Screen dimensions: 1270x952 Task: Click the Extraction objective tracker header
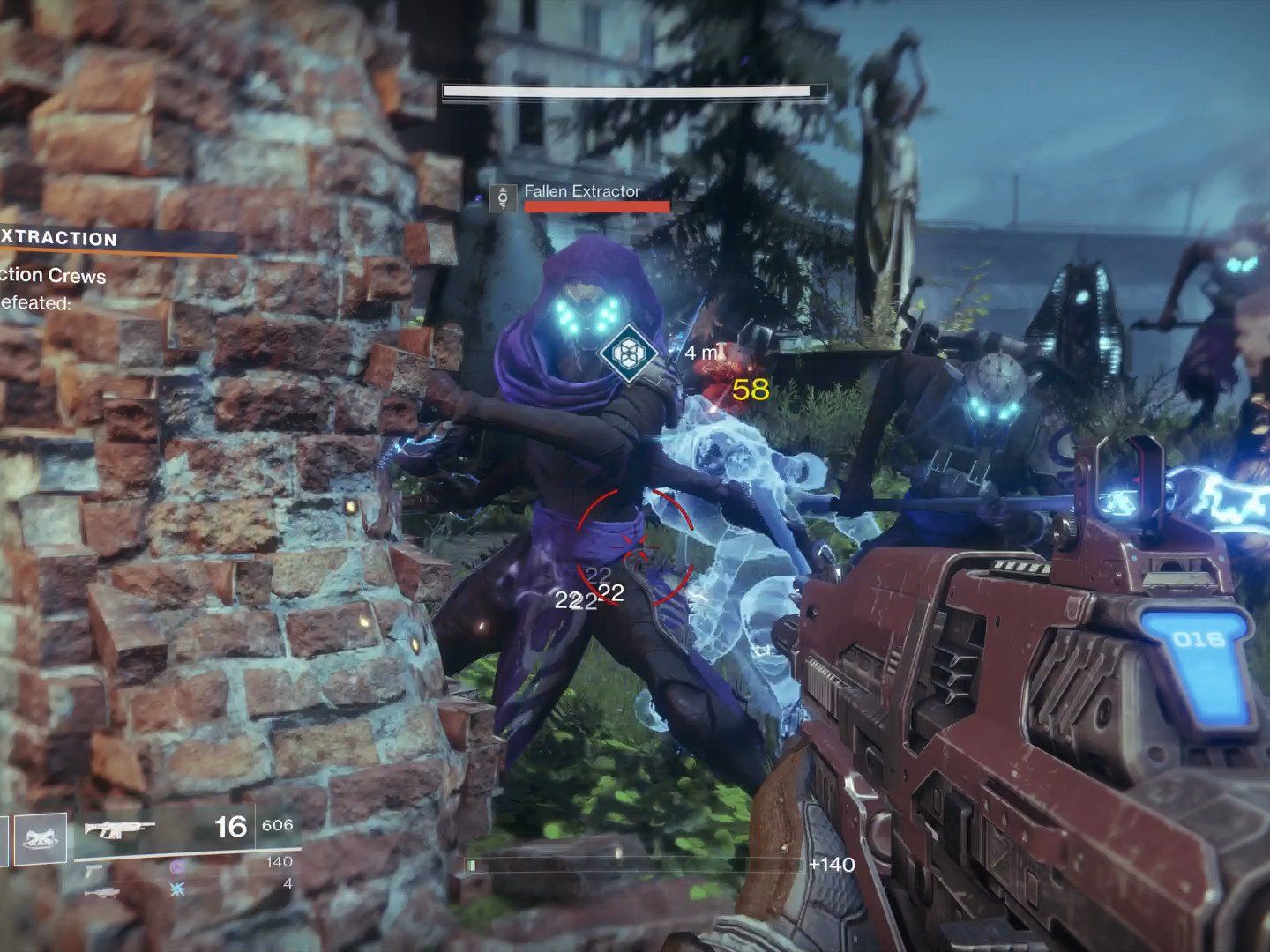(x=62, y=239)
